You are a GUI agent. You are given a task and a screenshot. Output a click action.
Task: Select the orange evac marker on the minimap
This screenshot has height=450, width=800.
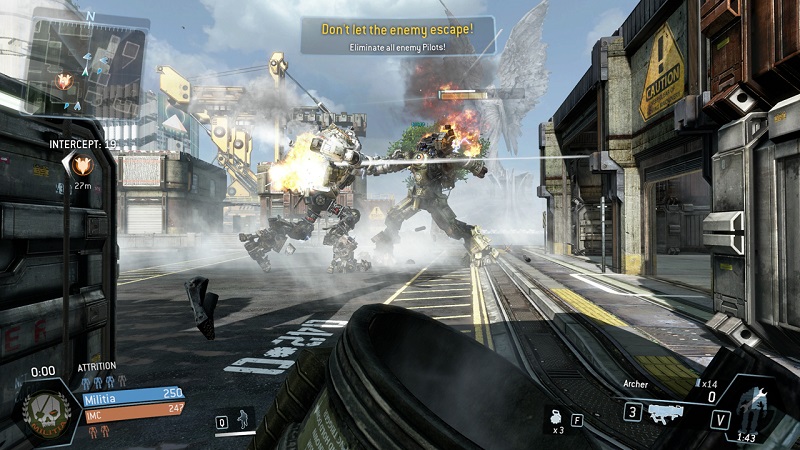click(65, 82)
